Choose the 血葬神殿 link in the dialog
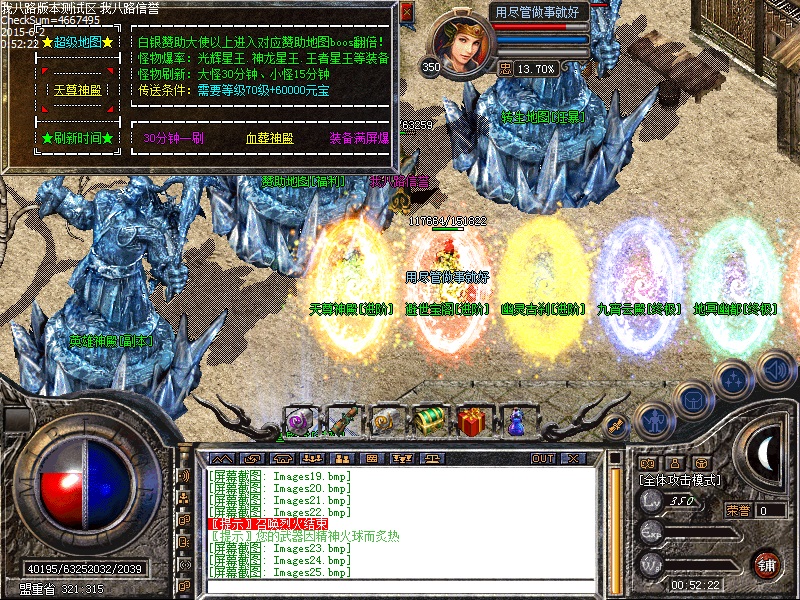 point(265,139)
